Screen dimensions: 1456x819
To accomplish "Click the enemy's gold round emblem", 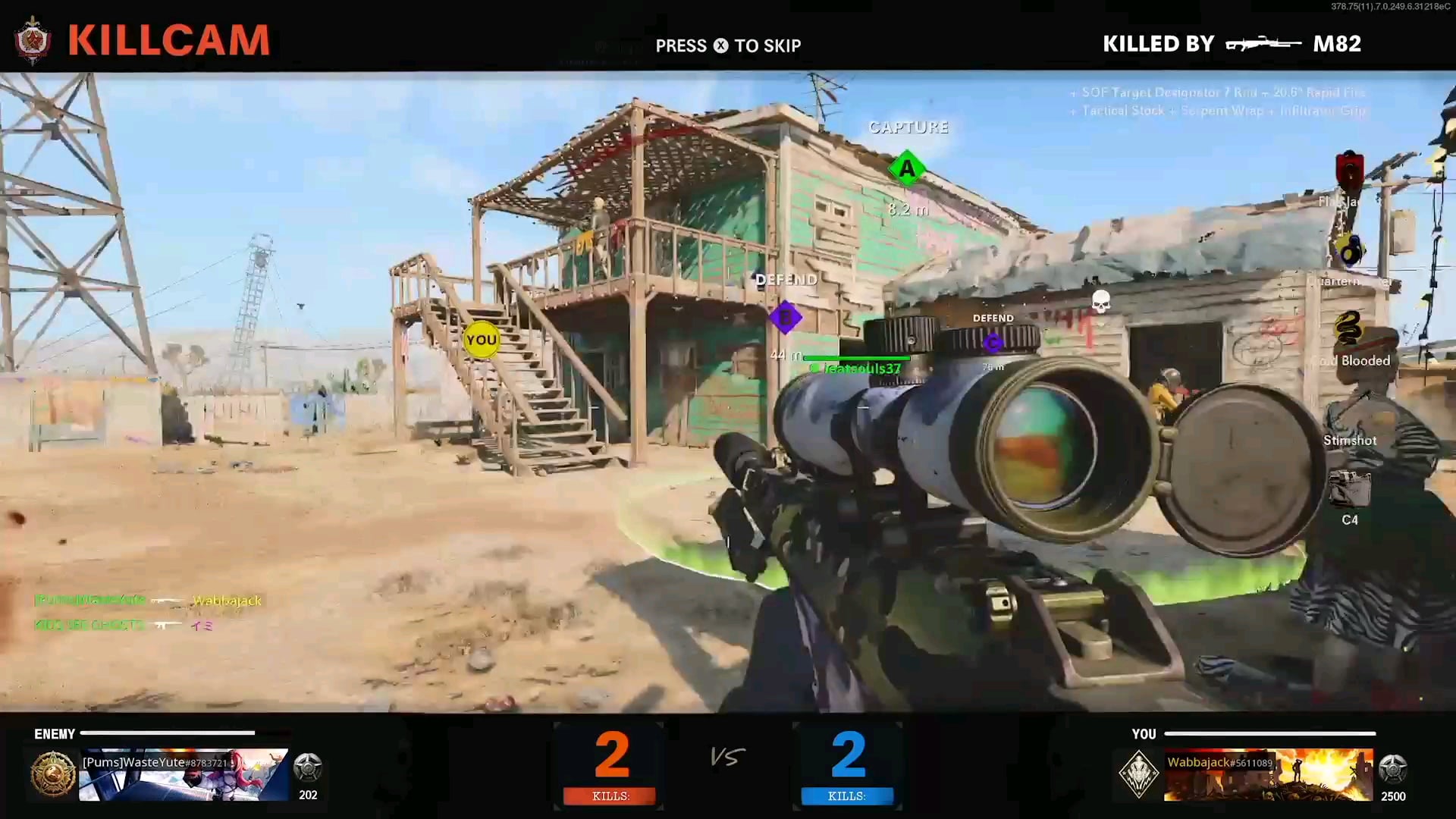I will click(53, 773).
